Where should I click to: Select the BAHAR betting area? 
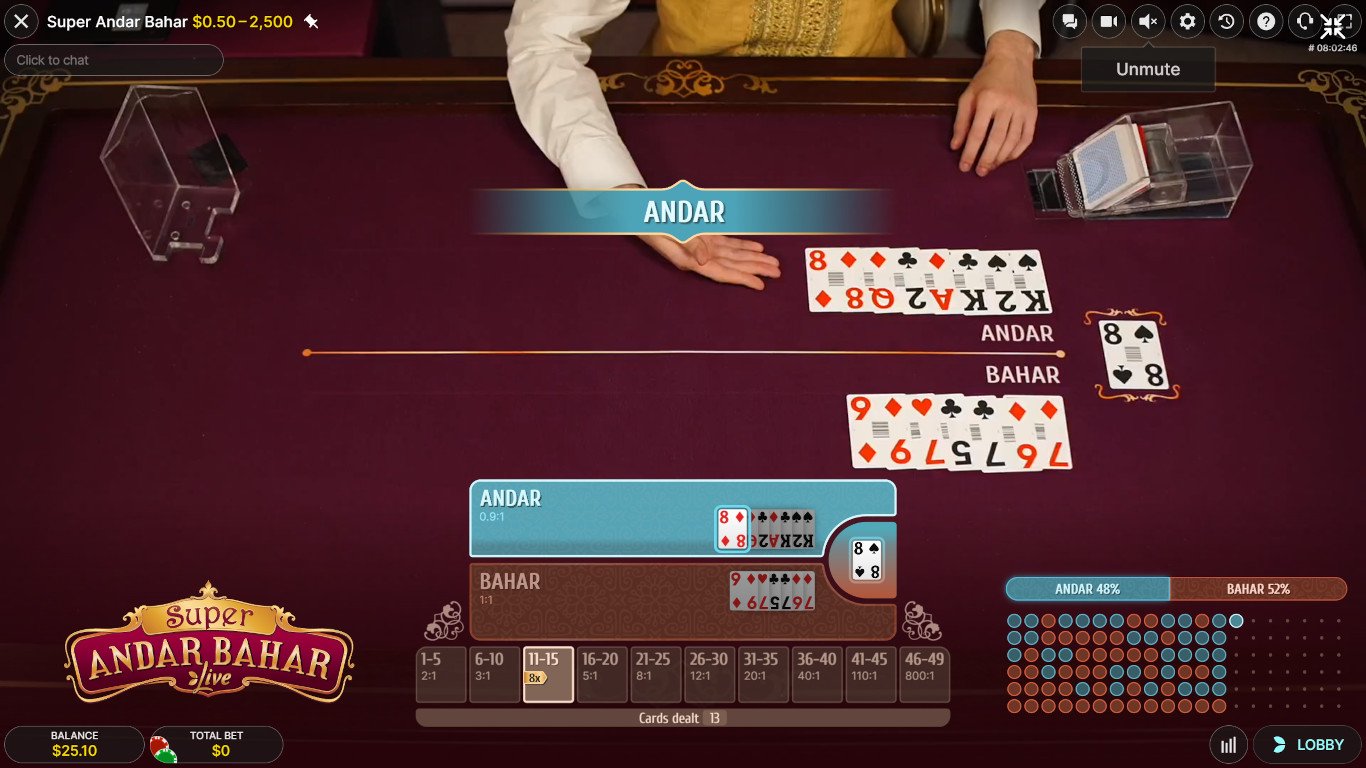(600, 603)
